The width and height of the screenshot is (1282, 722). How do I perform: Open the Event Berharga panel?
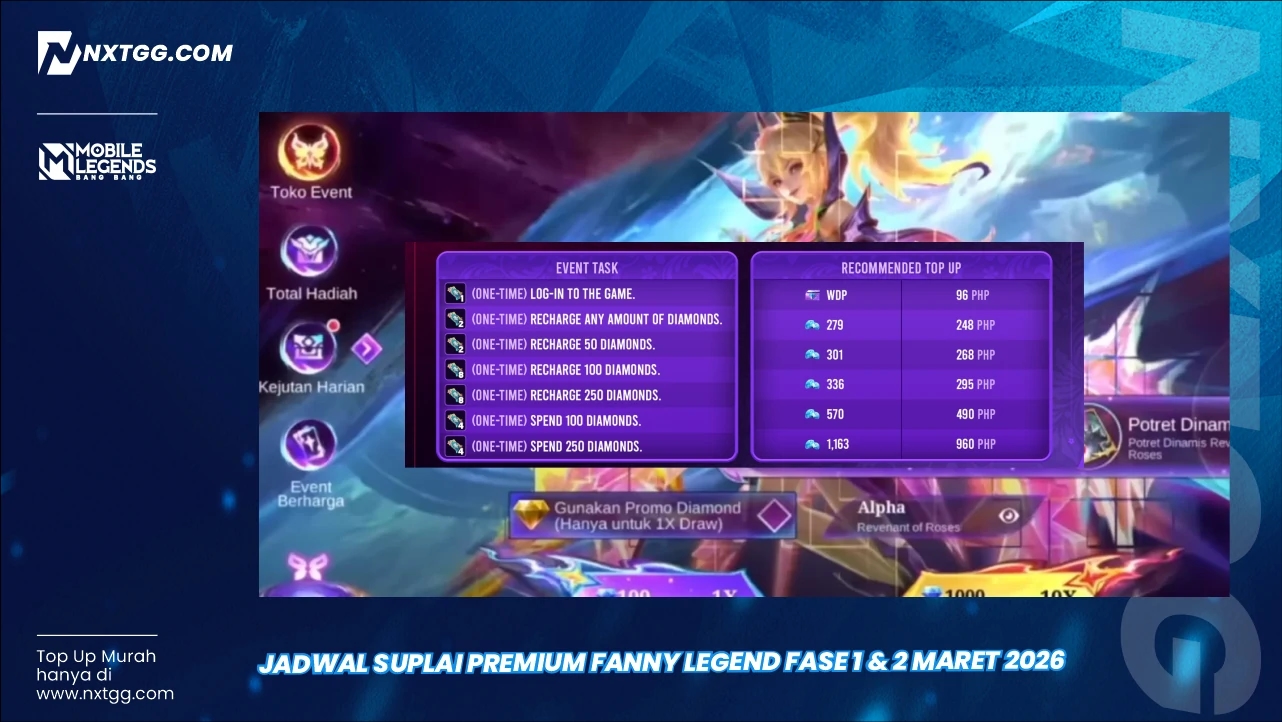coord(310,446)
